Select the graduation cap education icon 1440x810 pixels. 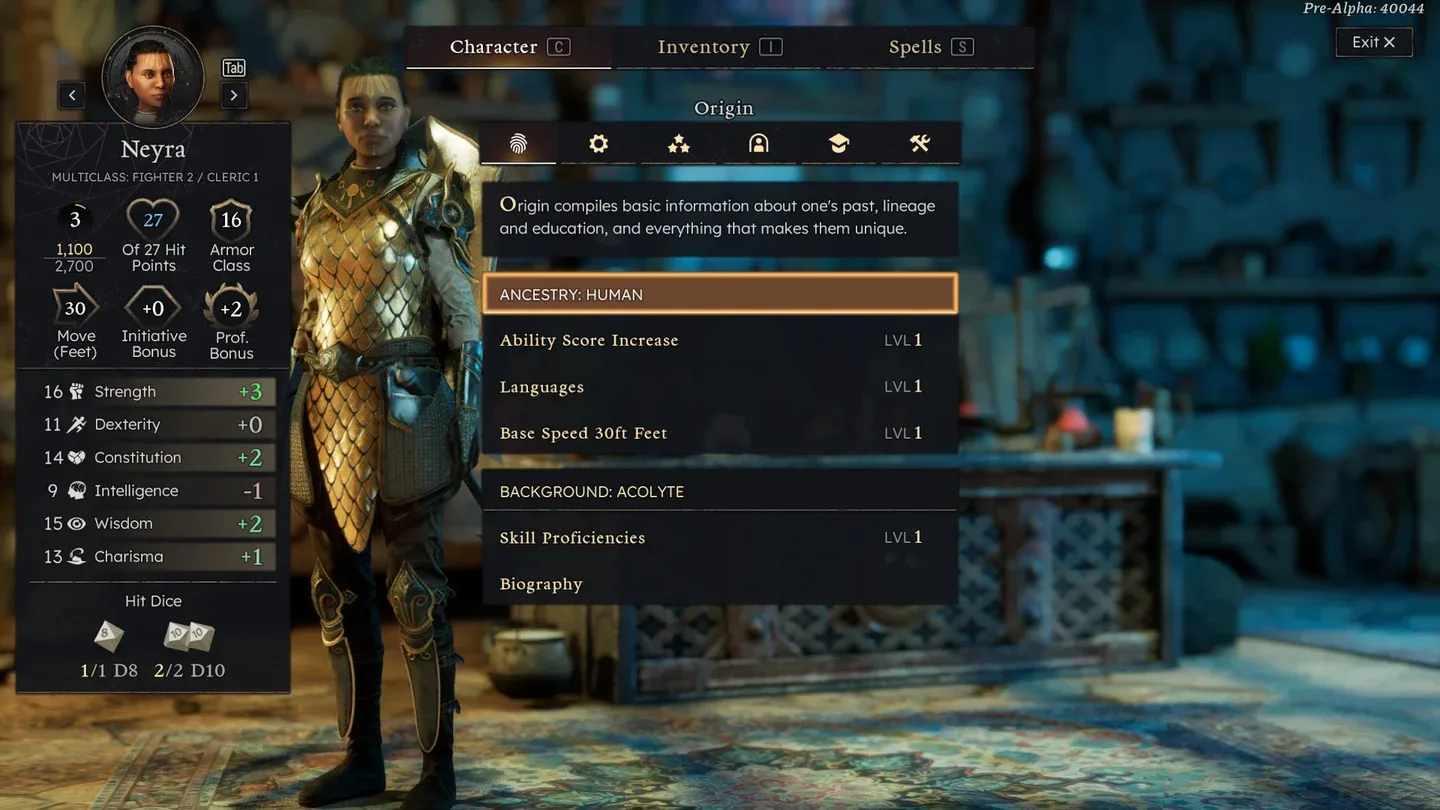click(x=838, y=143)
